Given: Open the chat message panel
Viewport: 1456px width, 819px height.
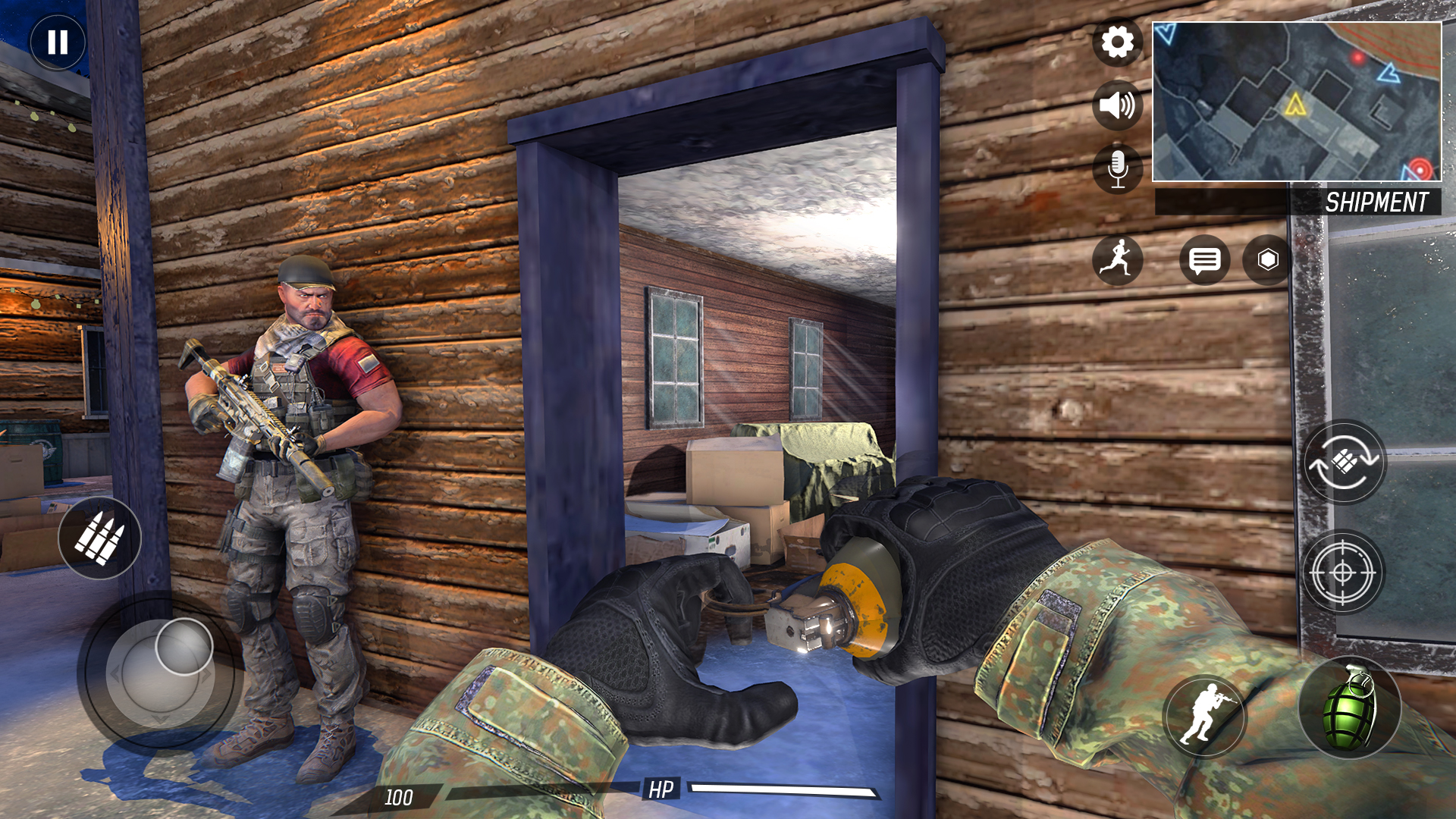Looking at the screenshot, I should [x=1204, y=260].
